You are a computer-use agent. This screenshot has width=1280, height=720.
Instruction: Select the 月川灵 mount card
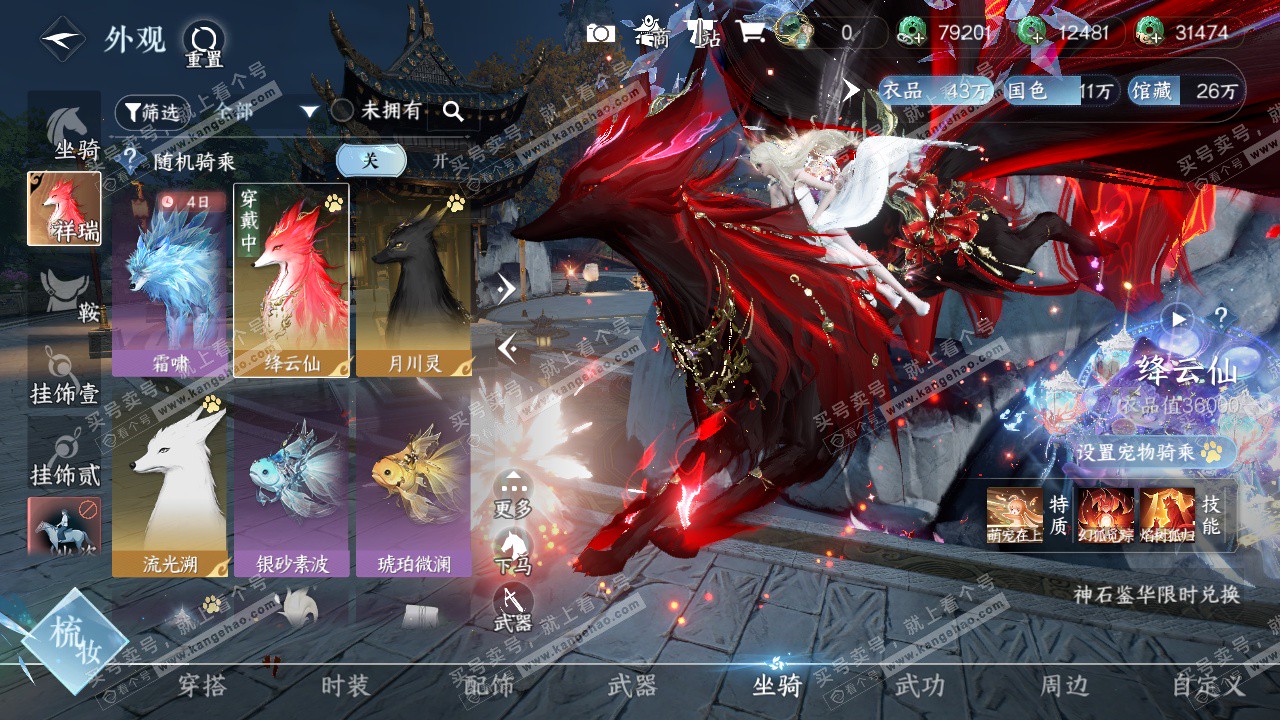click(413, 280)
